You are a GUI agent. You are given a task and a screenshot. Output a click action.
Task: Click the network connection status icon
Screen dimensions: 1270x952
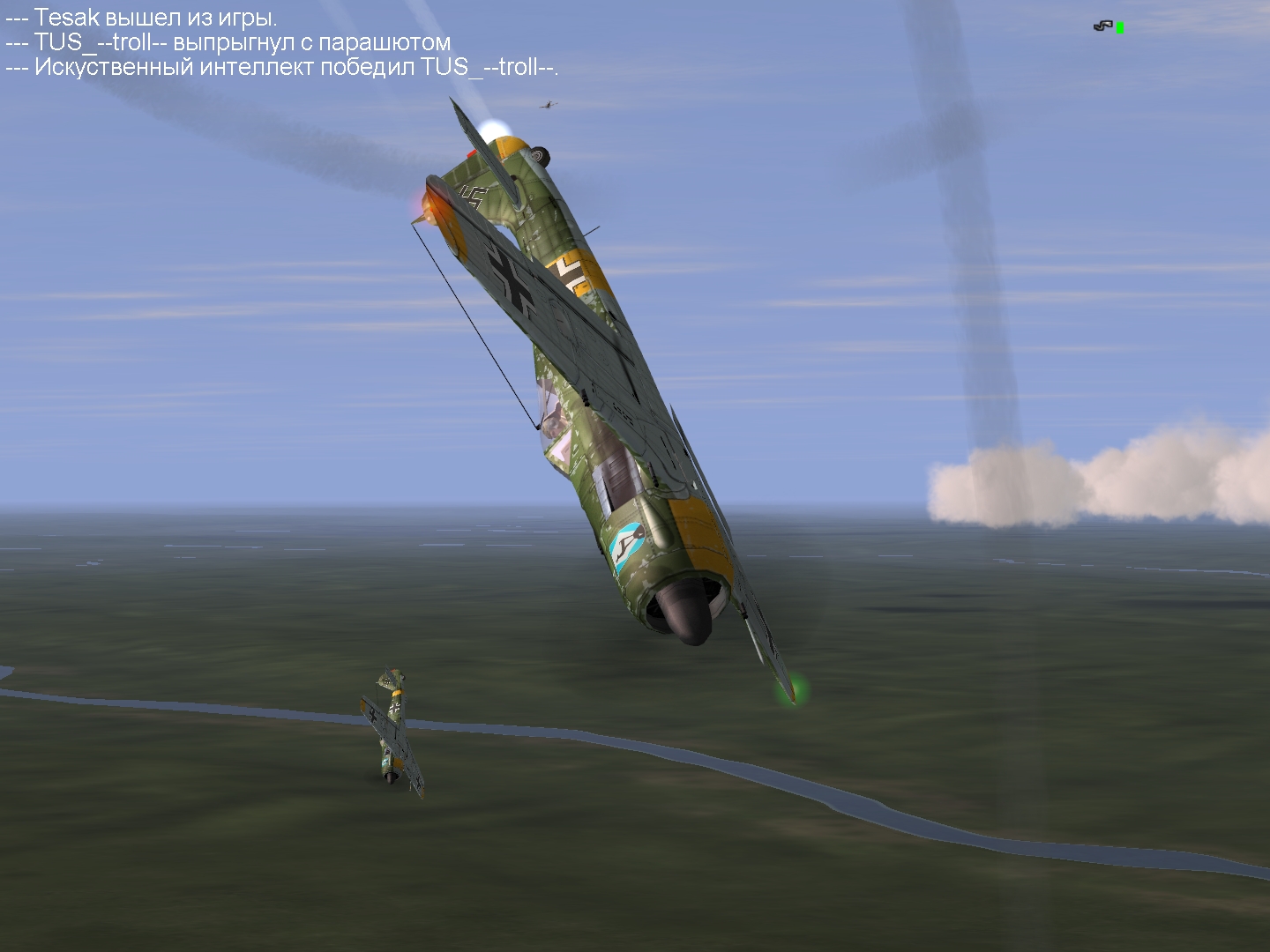1108,26
